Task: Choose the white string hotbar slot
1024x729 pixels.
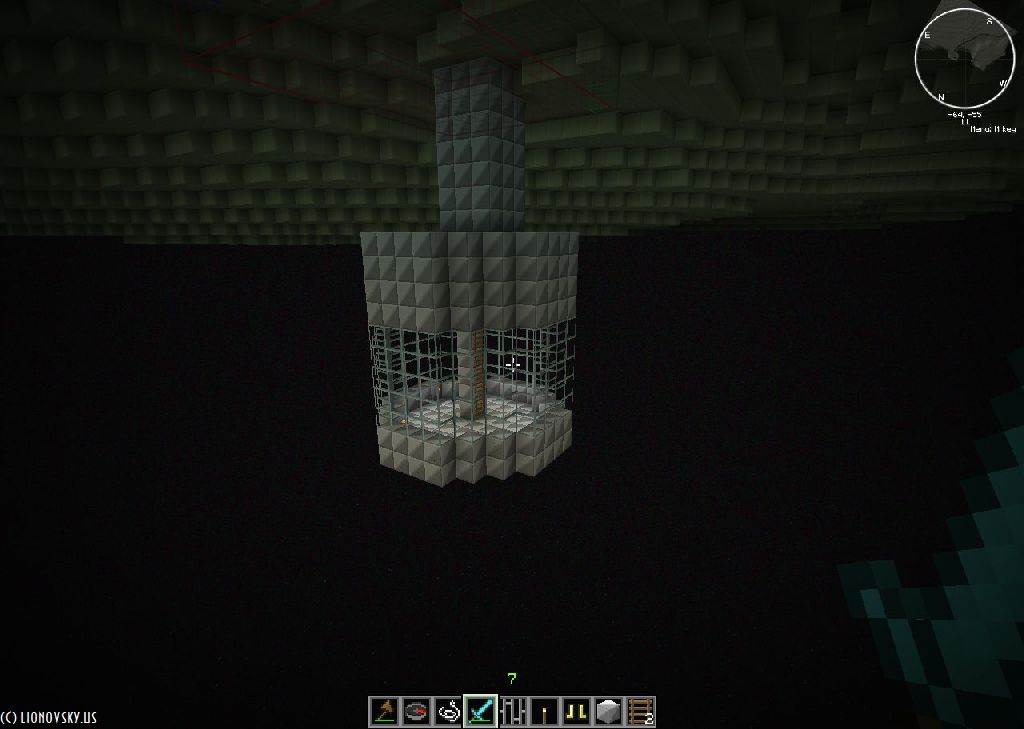Action: click(x=448, y=711)
